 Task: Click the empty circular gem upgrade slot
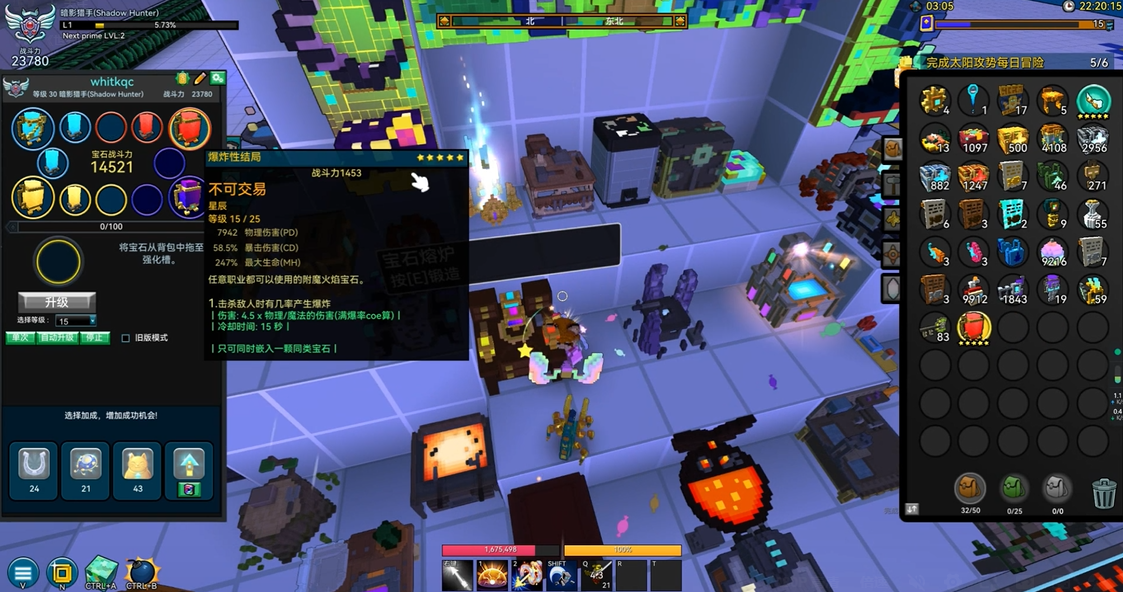click(58, 263)
